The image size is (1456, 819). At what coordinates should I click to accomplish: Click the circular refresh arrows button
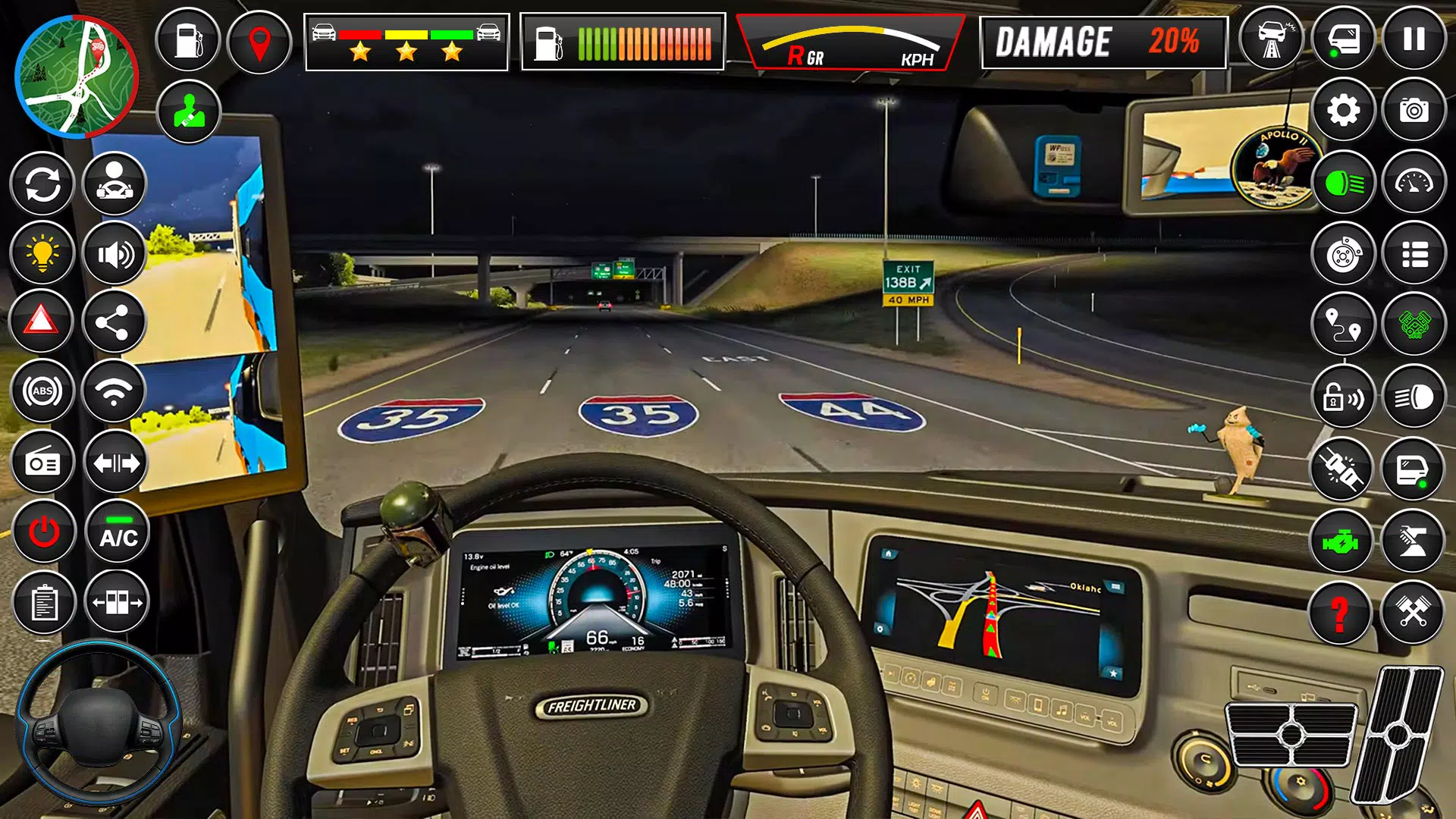pos(42,184)
